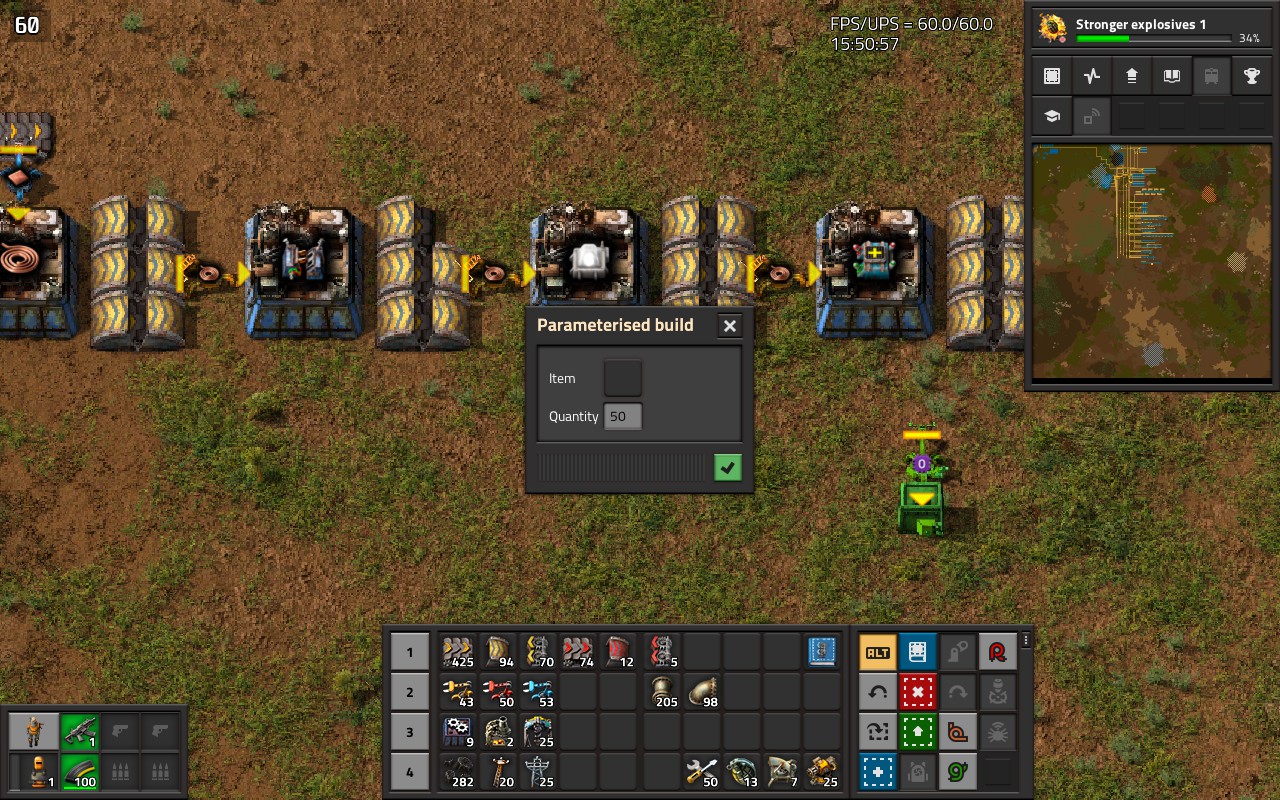The width and height of the screenshot is (1280, 800).
Task: Confirm with the green checkmark button
Action: point(728,467)
